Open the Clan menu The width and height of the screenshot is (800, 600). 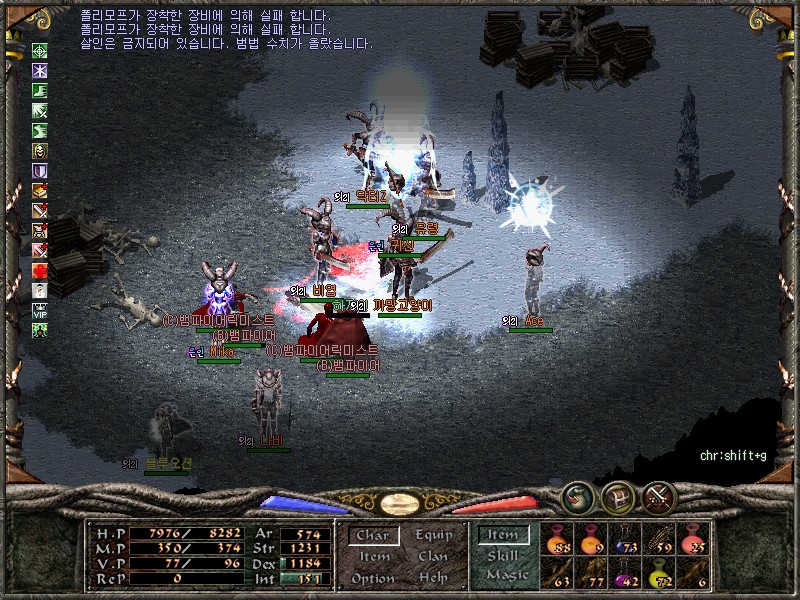point(433,557)
